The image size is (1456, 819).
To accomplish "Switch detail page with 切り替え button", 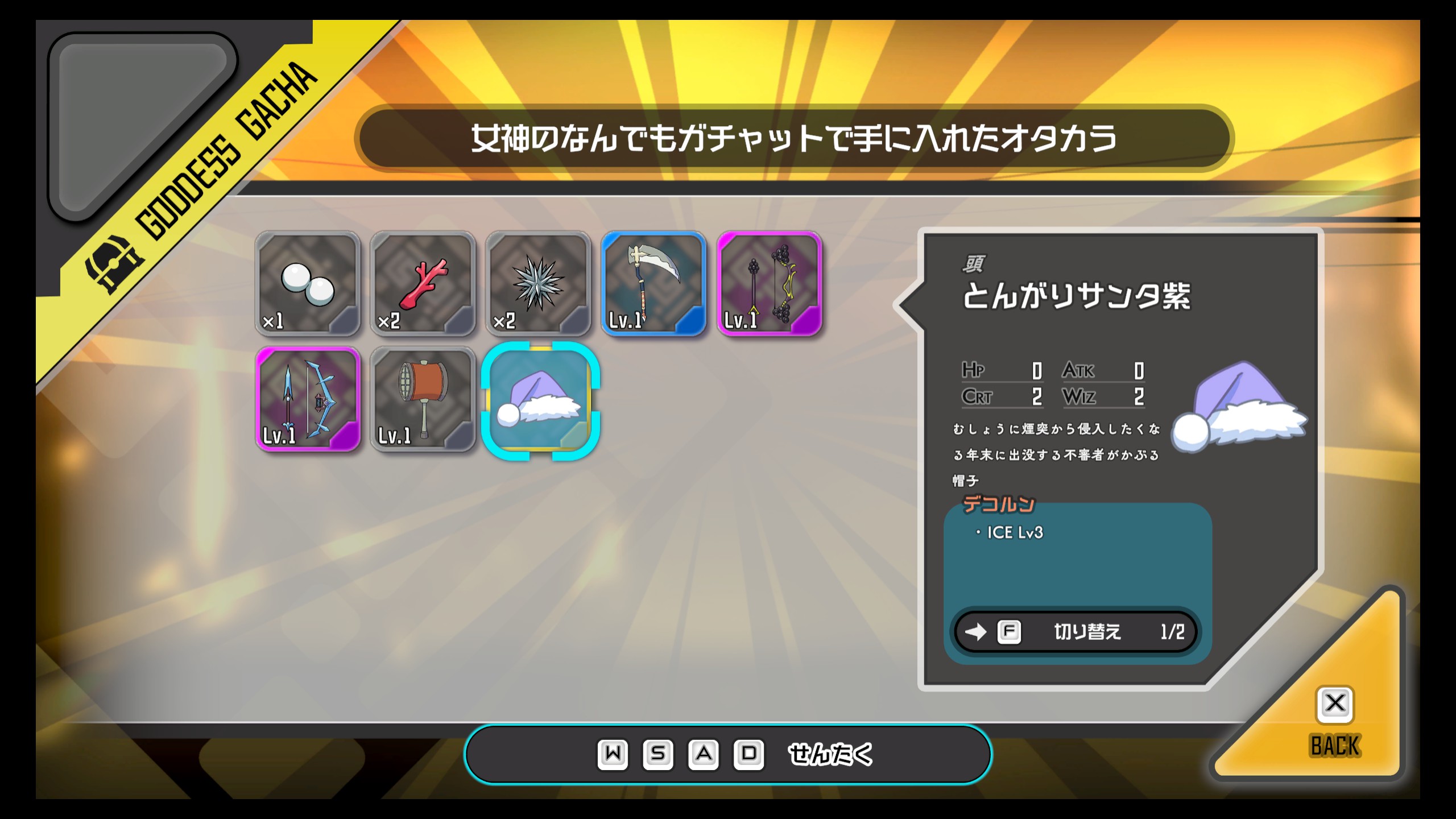I will pyautogui.click(x=1076, y=632).
